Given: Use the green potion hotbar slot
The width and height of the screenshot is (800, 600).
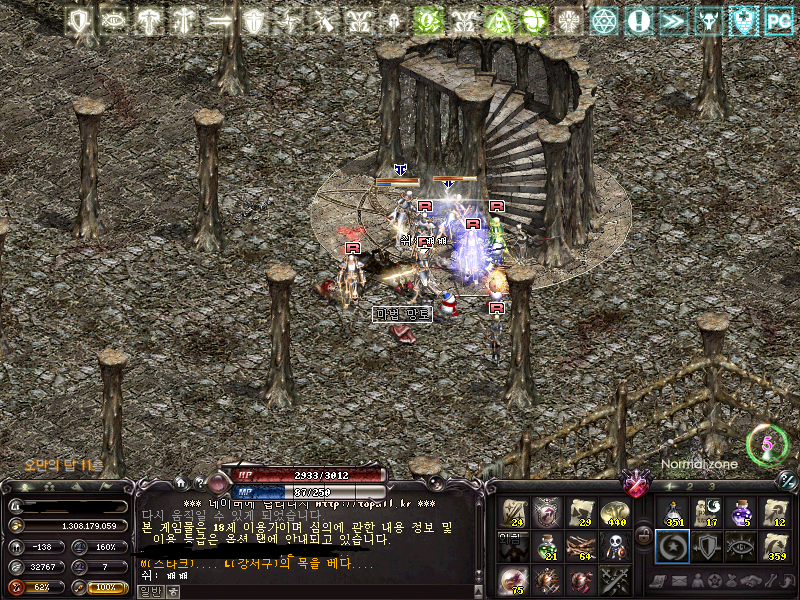Looking at the screenshot, I should [547, 547].
